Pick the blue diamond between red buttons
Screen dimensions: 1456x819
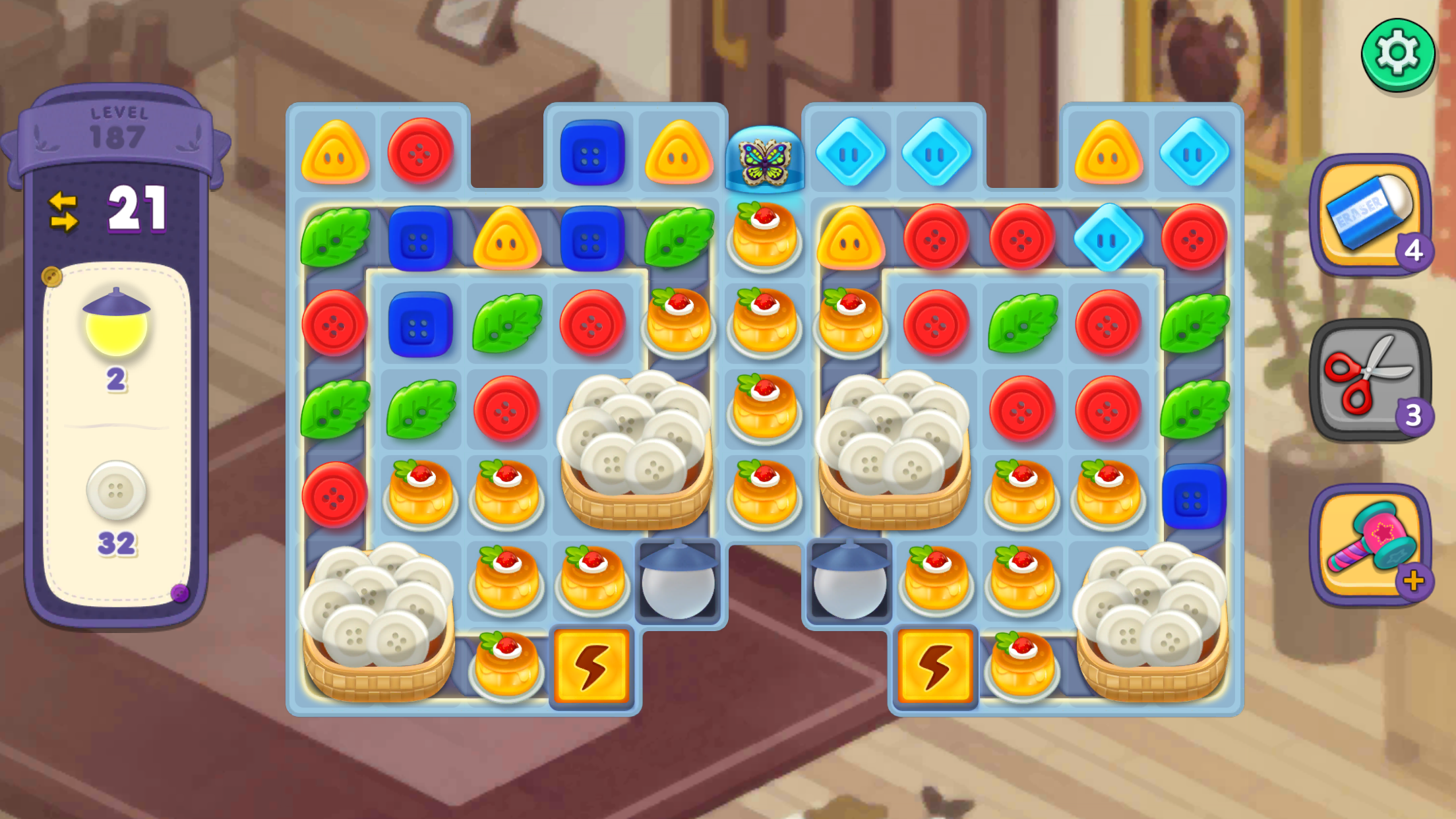[1108, 239]
